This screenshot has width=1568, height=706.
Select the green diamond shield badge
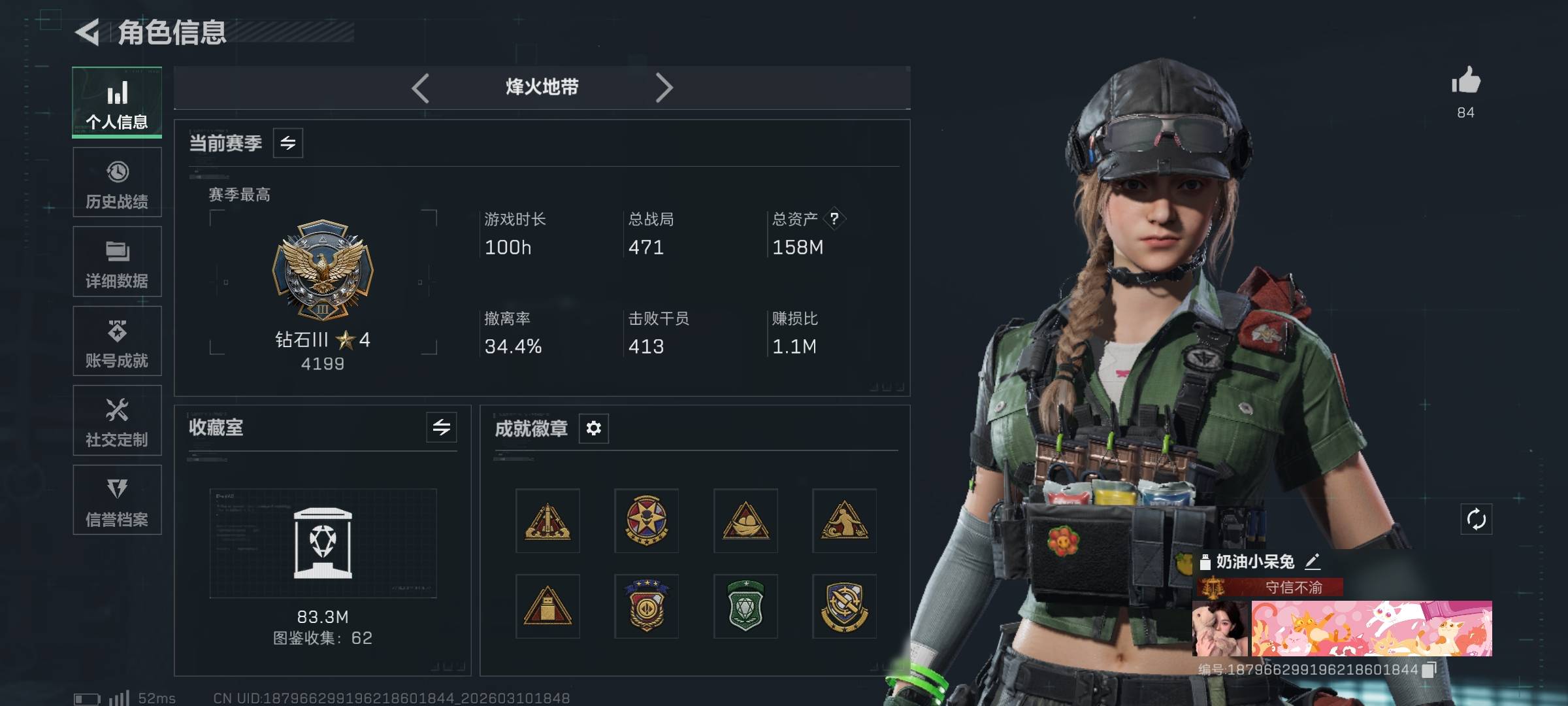(x=745, y=606)
